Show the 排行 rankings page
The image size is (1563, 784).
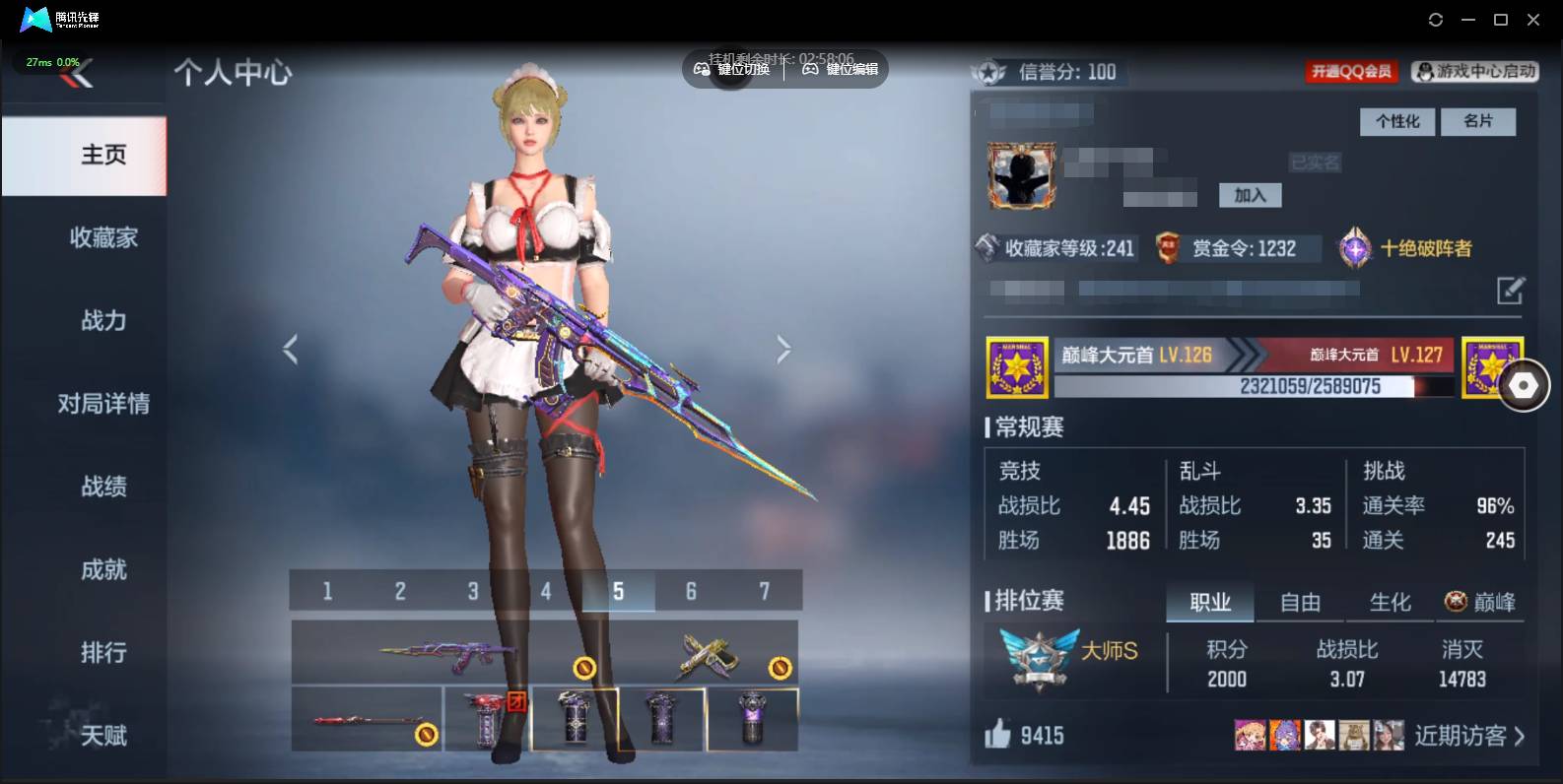click(x=103, y=652)
